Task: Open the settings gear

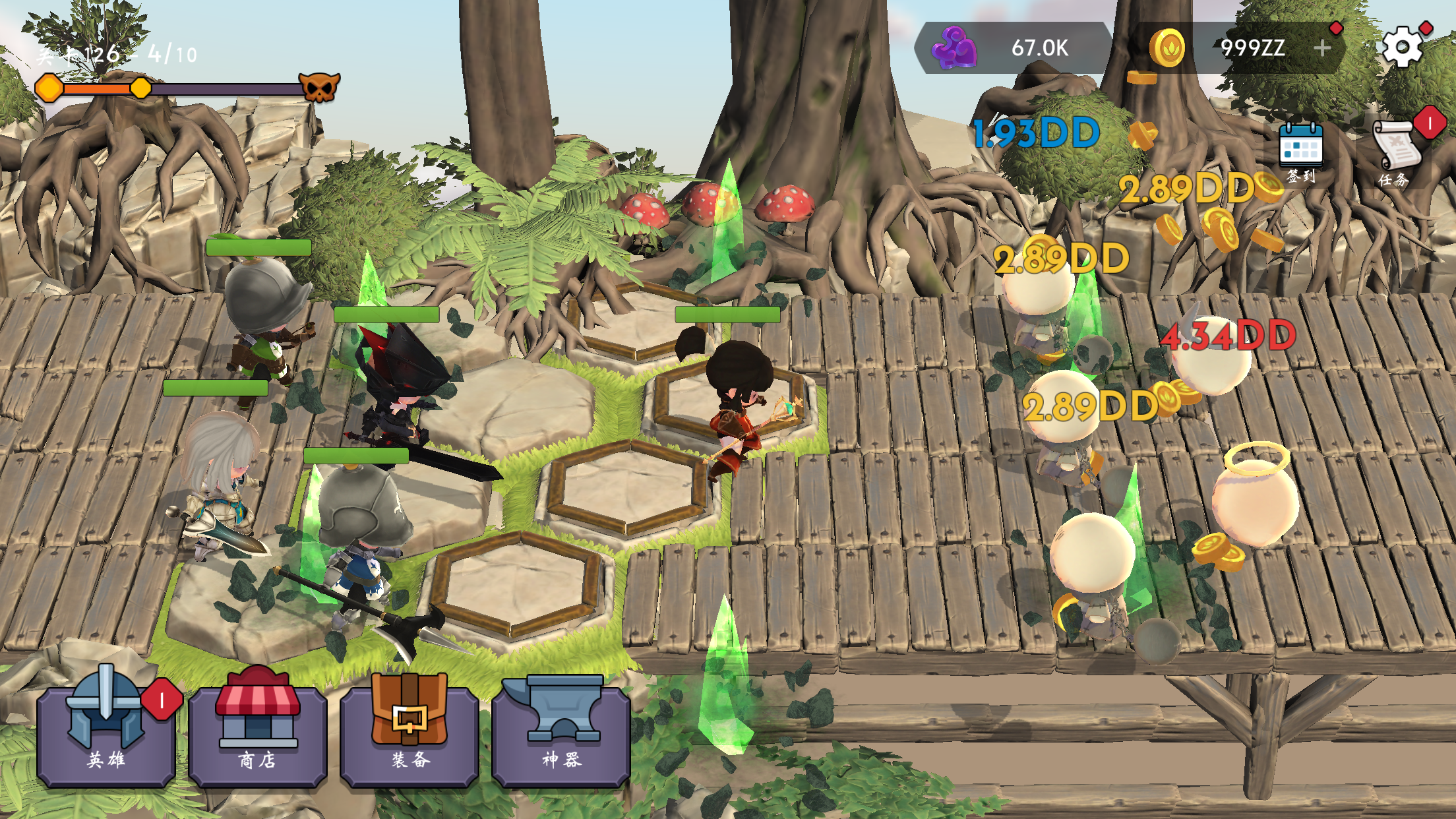Action: (1402, 47)
